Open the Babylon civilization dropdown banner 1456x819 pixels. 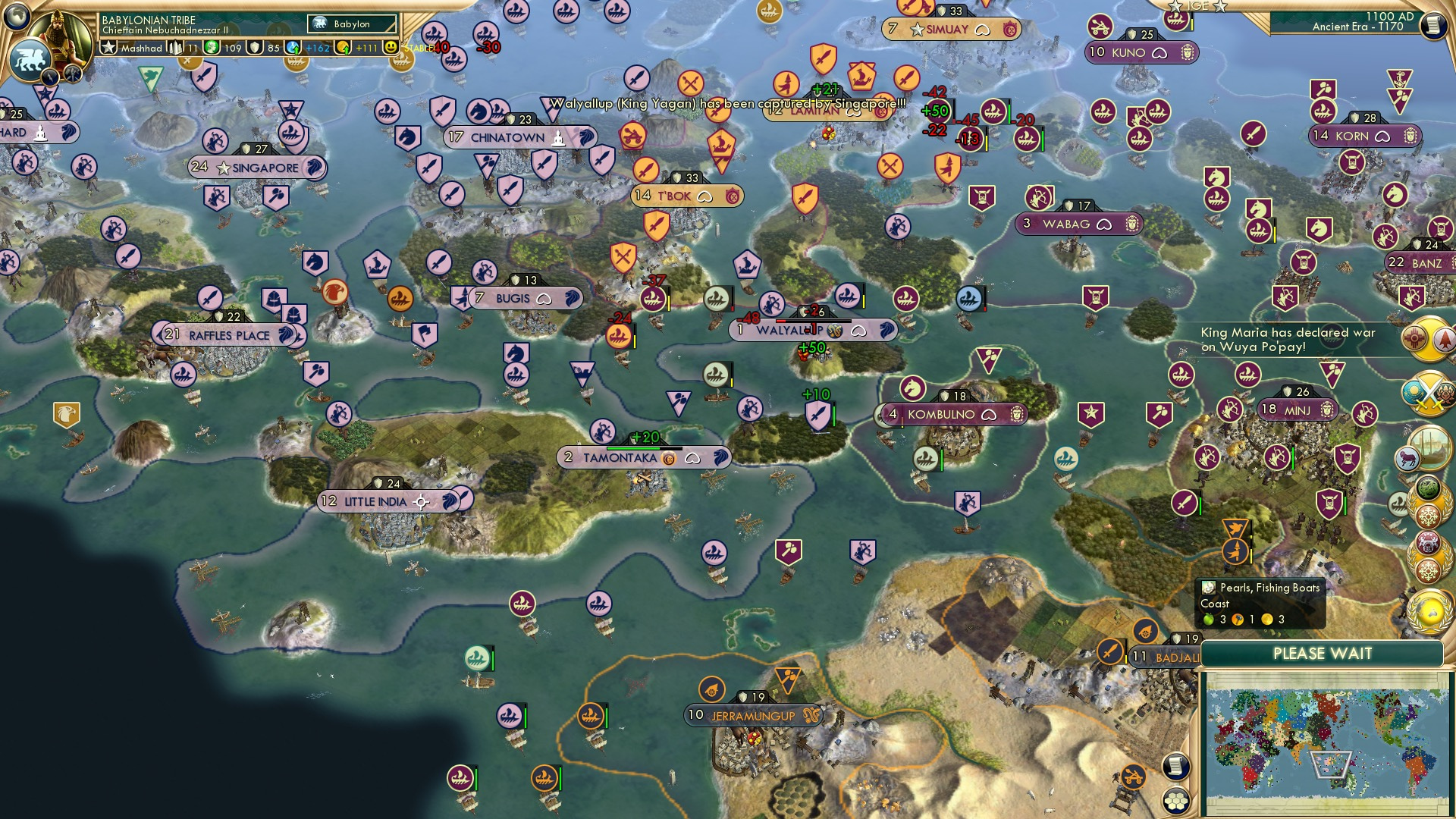click(x=351, y=24)
